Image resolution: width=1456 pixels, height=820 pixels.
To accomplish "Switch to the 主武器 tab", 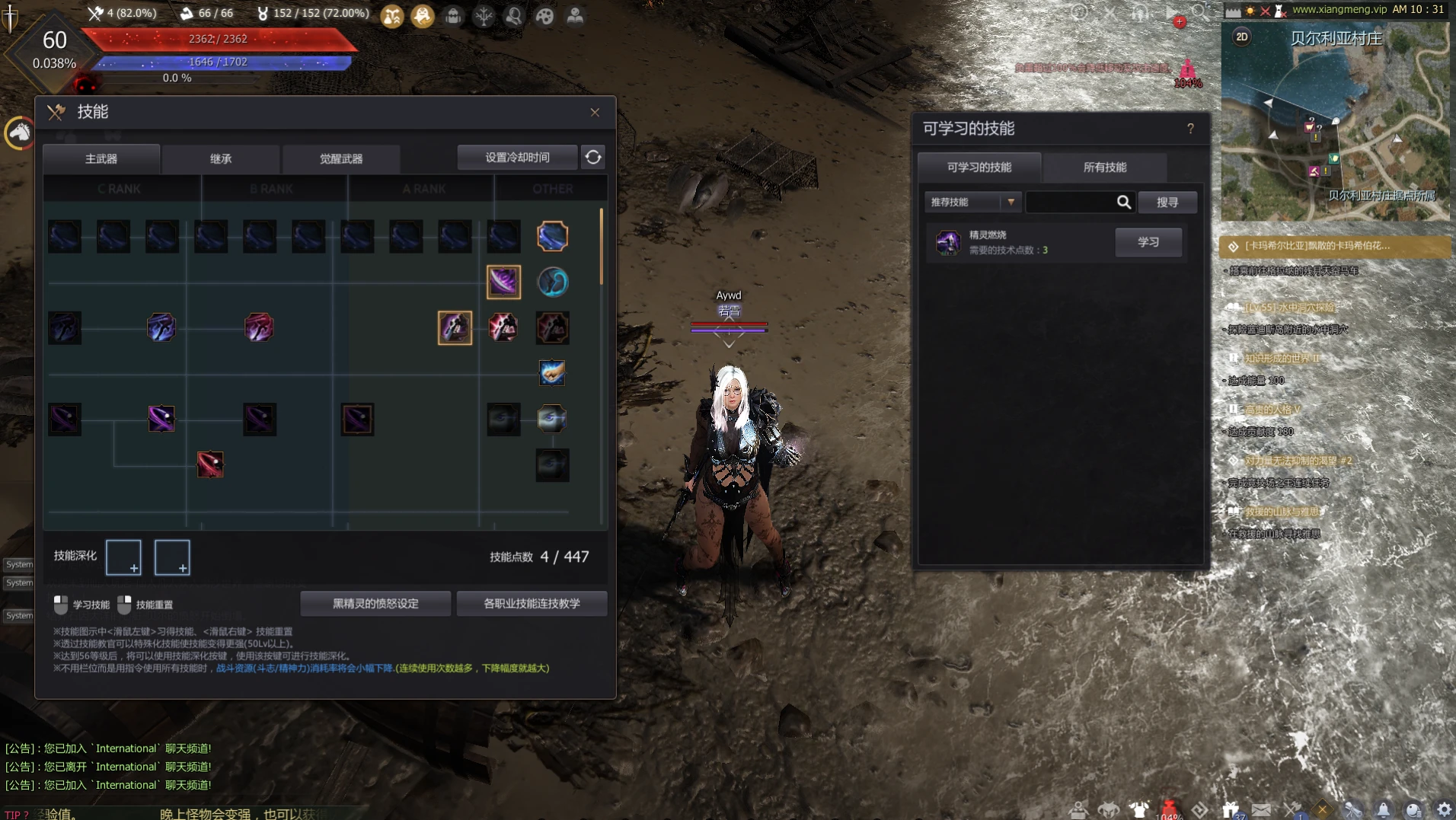I will [101, 159].
